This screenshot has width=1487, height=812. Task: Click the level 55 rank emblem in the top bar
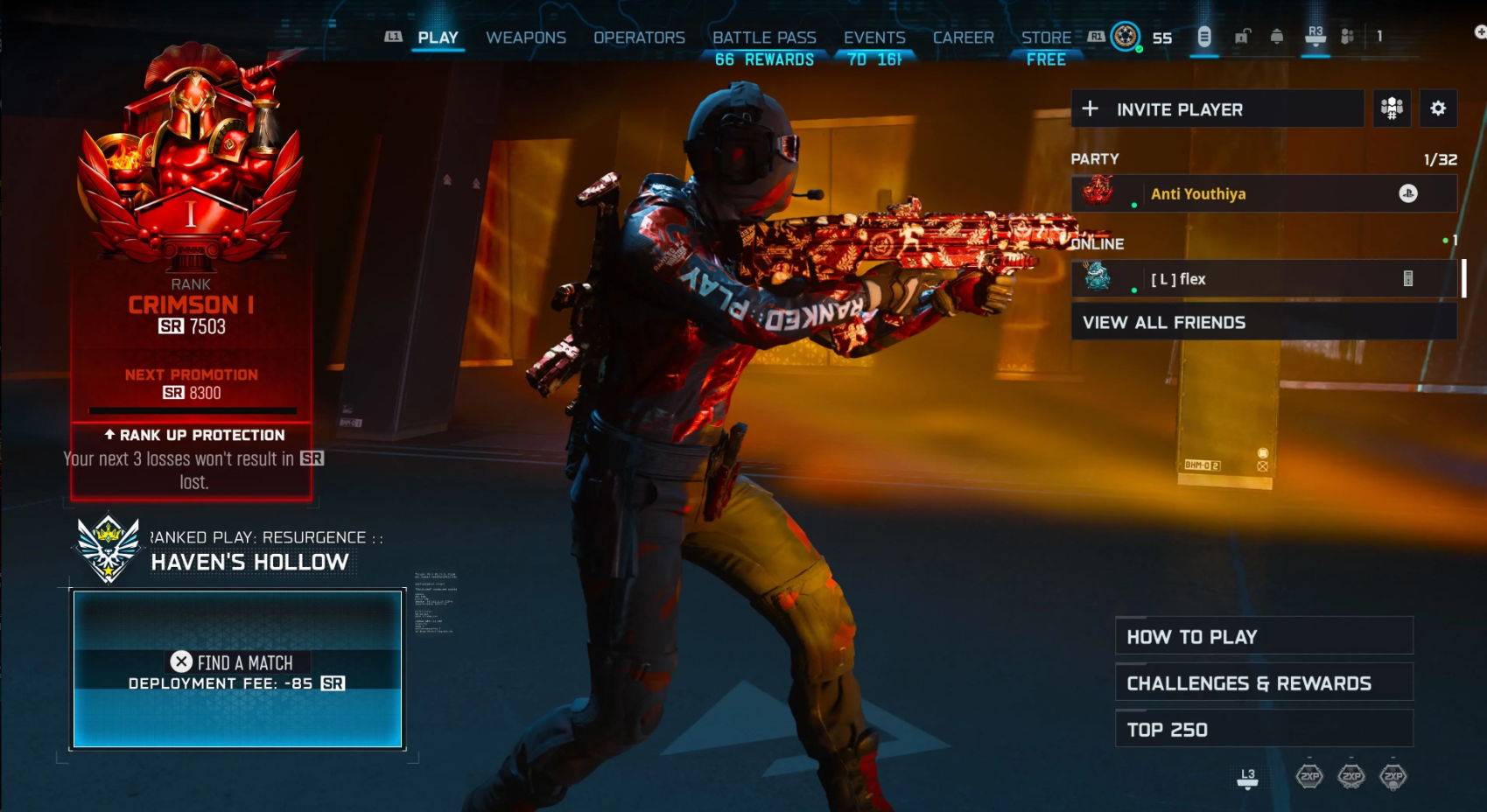1126,38
